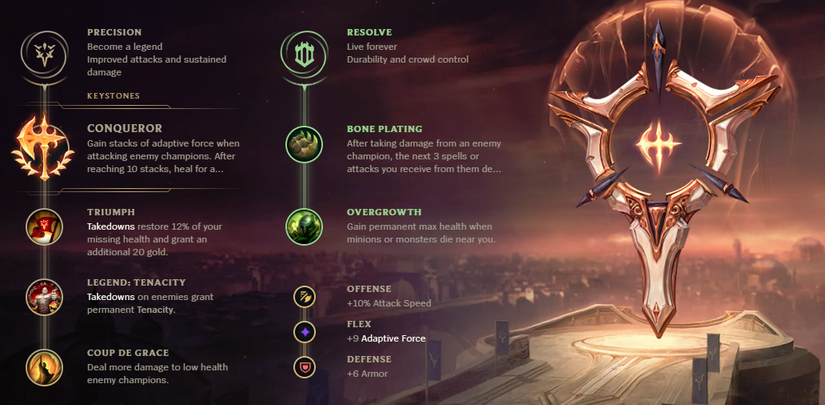Choose the Coup de Grace rune

pos(44,367)
